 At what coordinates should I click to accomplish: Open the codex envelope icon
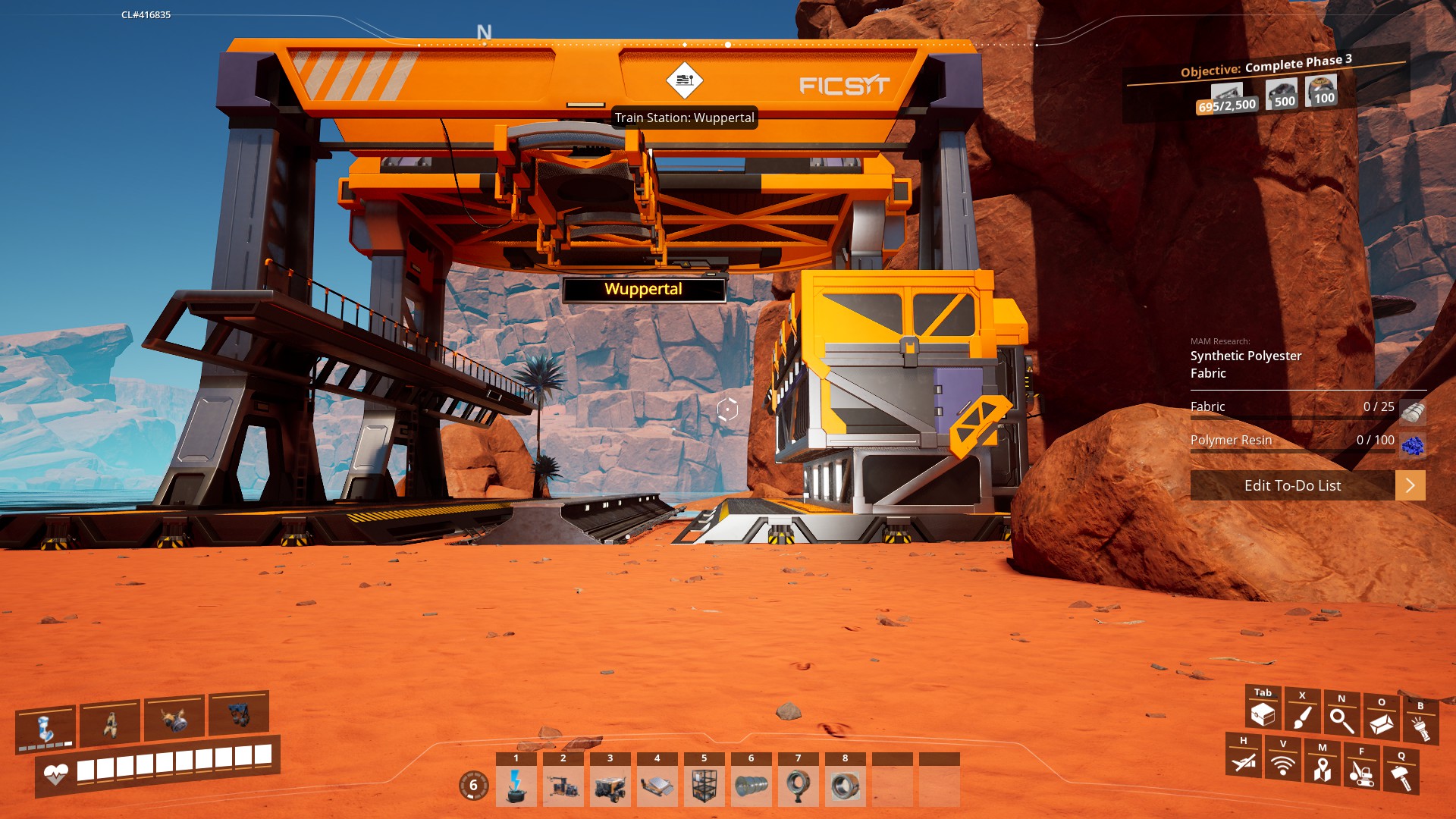(1381, 723)
